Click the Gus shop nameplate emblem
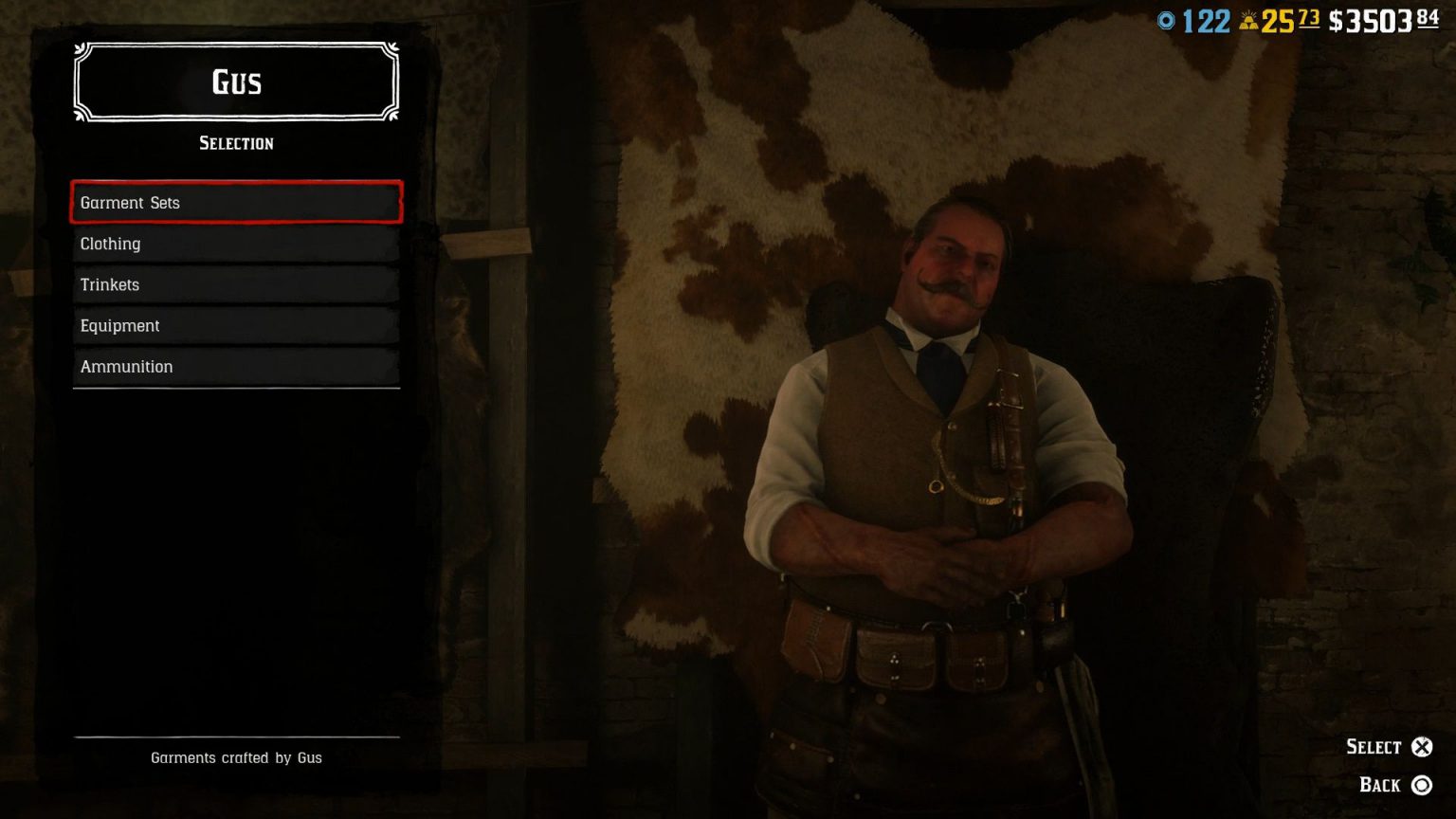This screenshot has width=1456, height=819. pos(235,82)
